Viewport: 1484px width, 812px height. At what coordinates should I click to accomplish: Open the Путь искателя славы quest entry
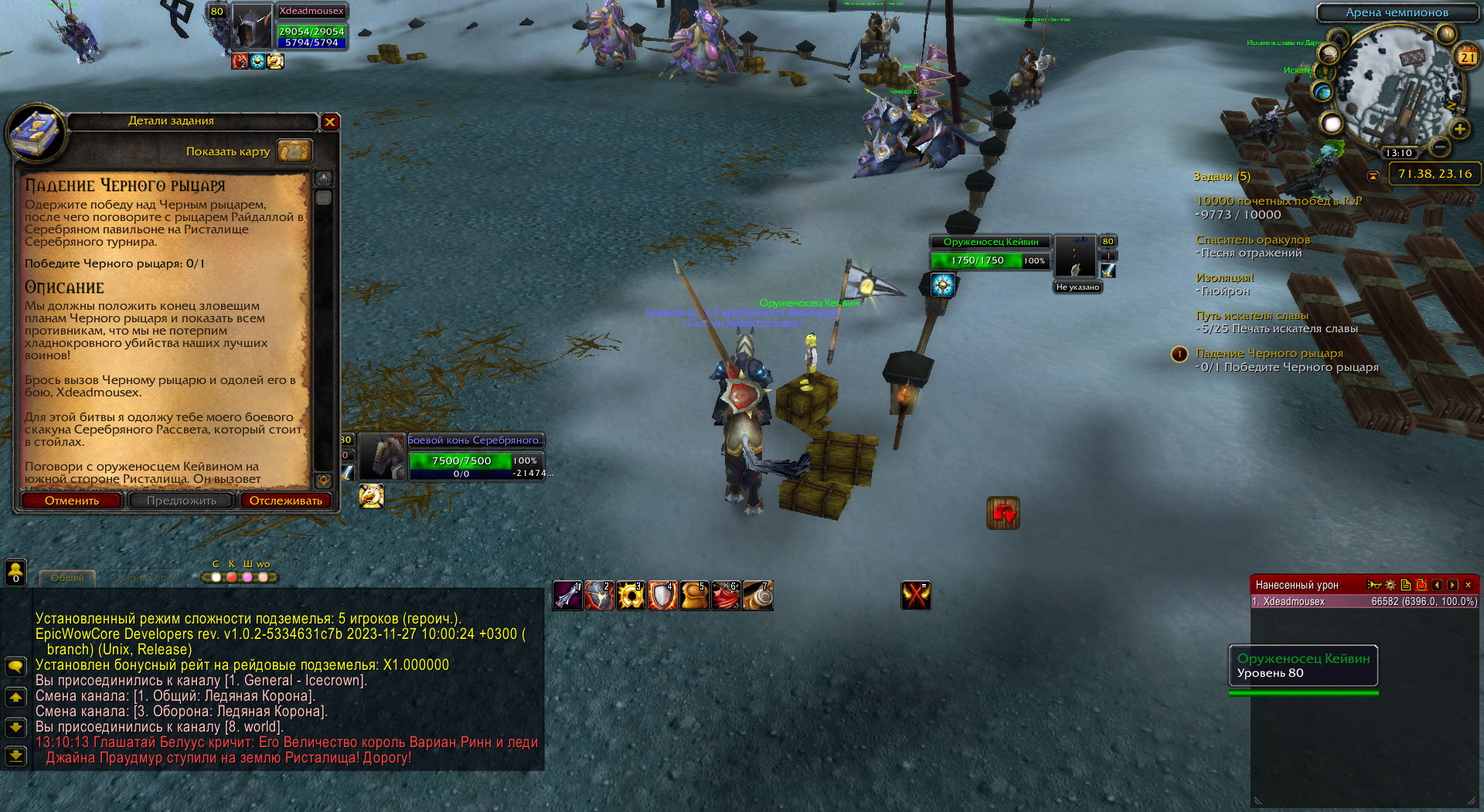point(1251,315)
